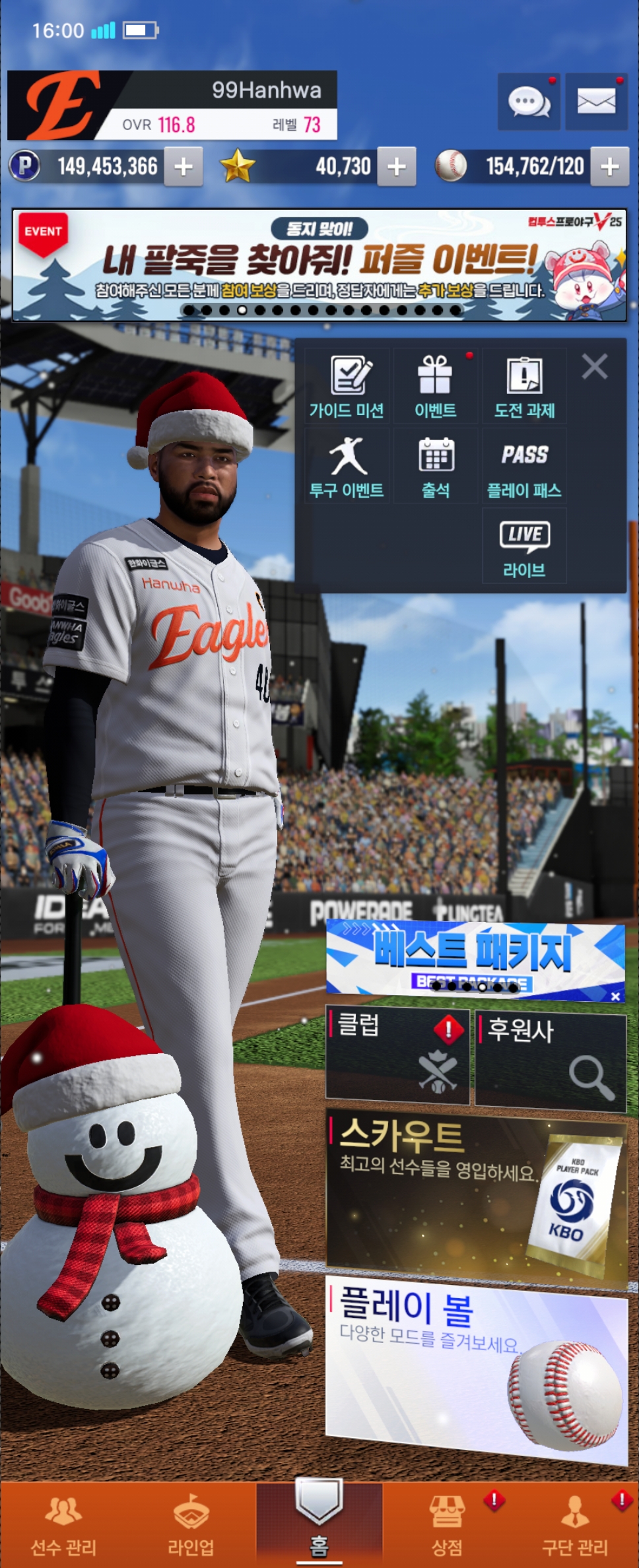Viewport: 639px width, 1568px height.
Task: Open the puzzle event banner
Action: pyautogui.click(x=319, y=265)
